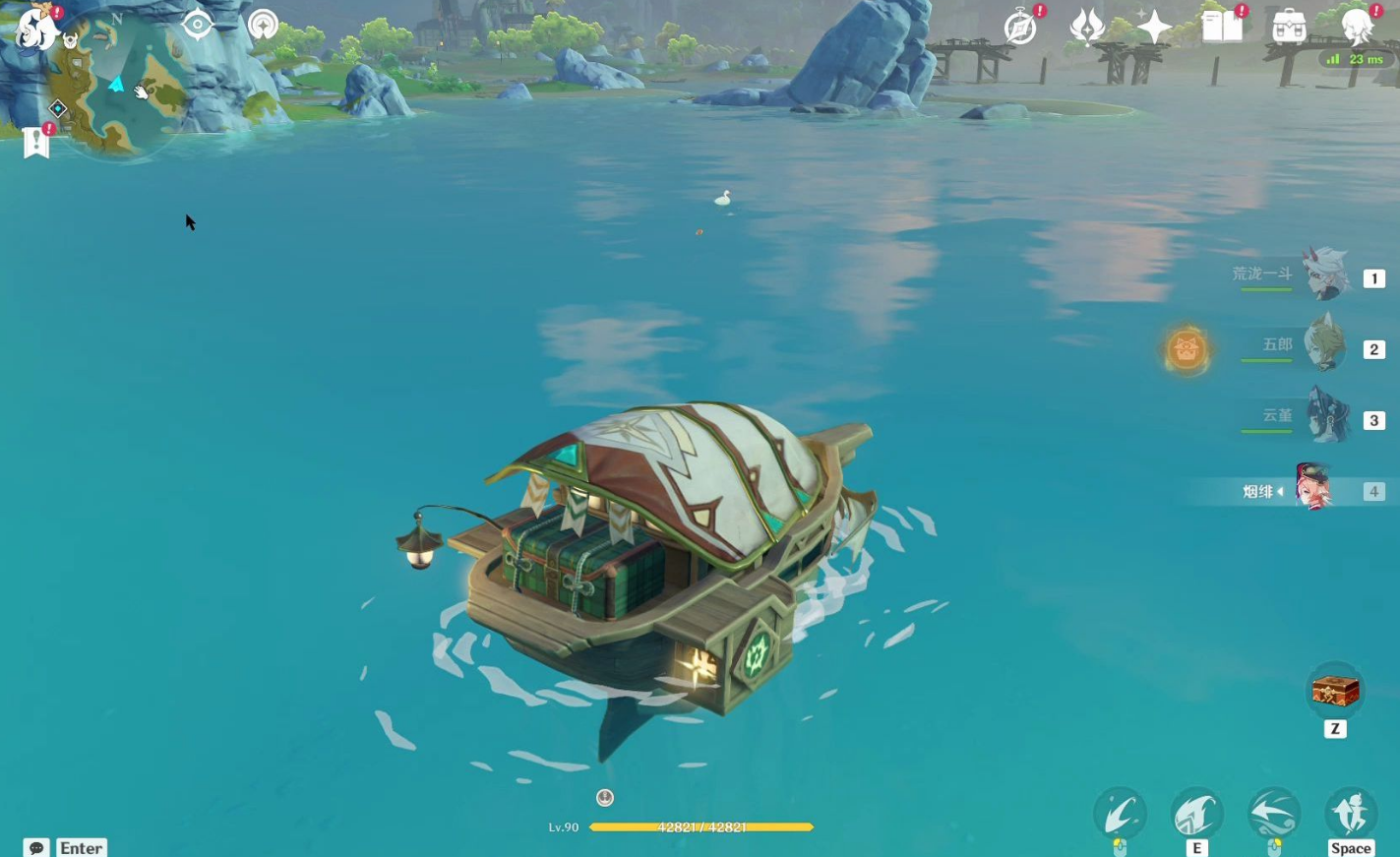This screenshot has width=1400, height=857.
Task: Open the quest bookmark icon
Action: (36, 143)
